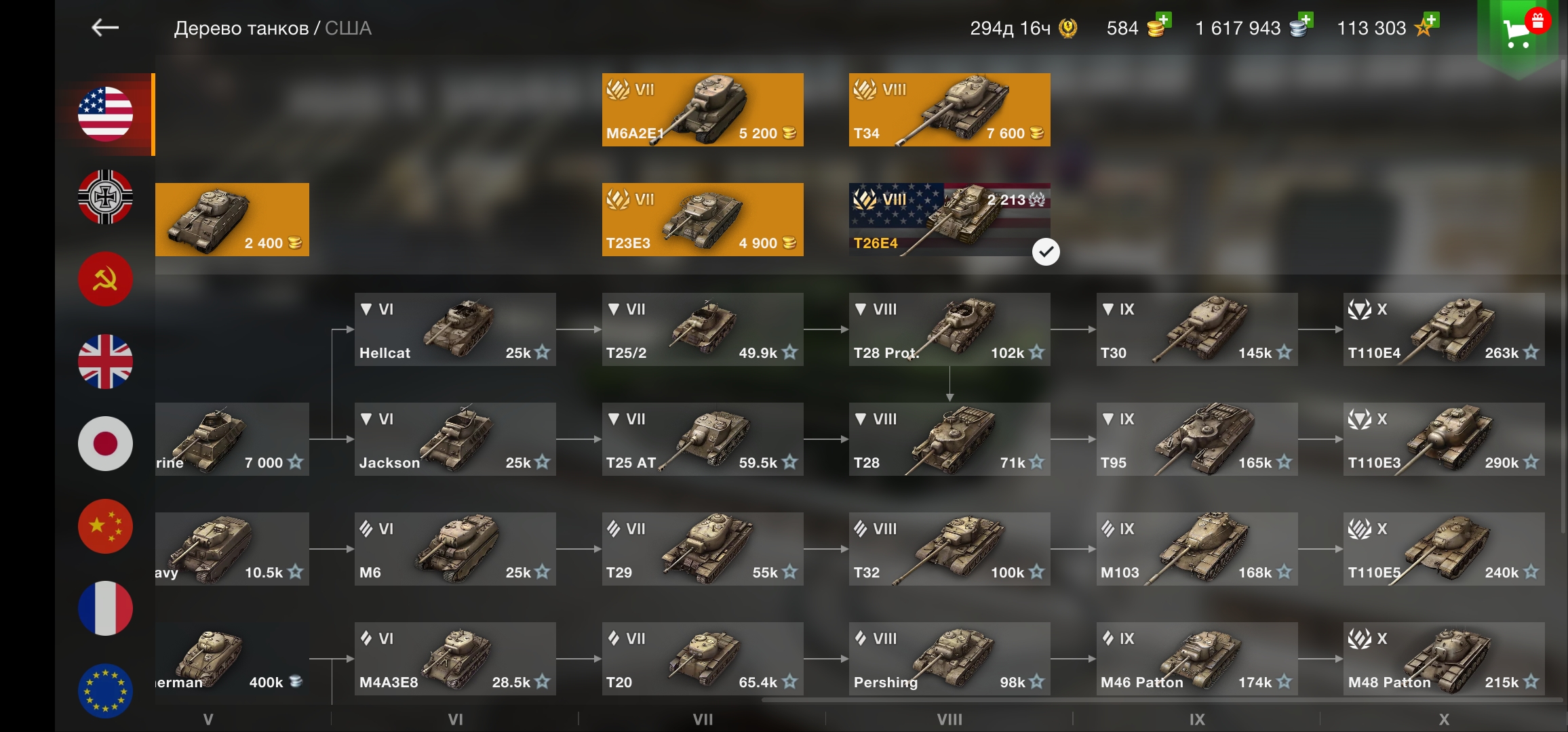Choose the T29 tier VII heavy tank
1568x732 pixels.
click(703, 549)
